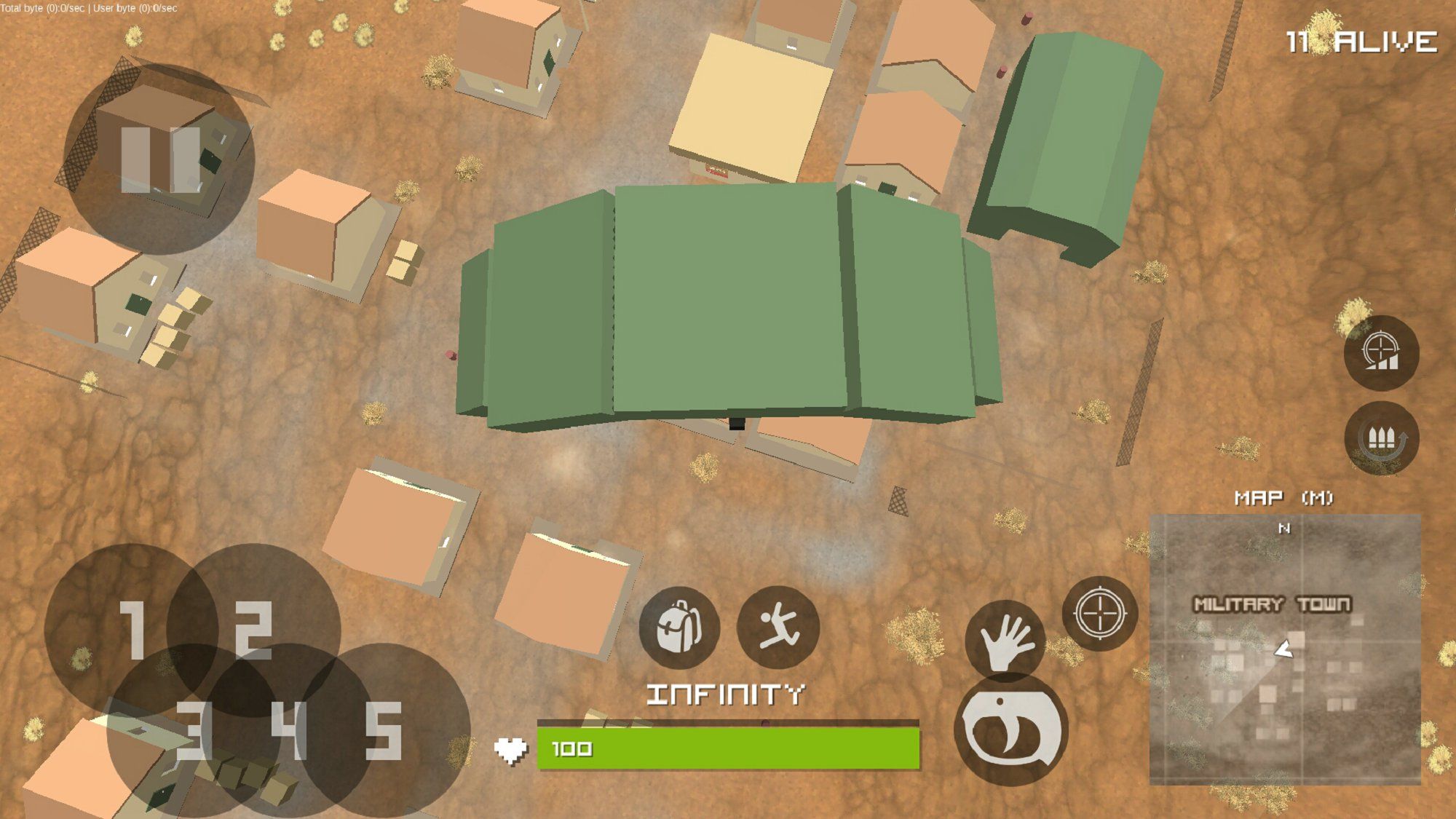This screenshot has width=1456, height=819.
Task: Tap the crosshair aim button
Action: click(x=1099, y=613)
